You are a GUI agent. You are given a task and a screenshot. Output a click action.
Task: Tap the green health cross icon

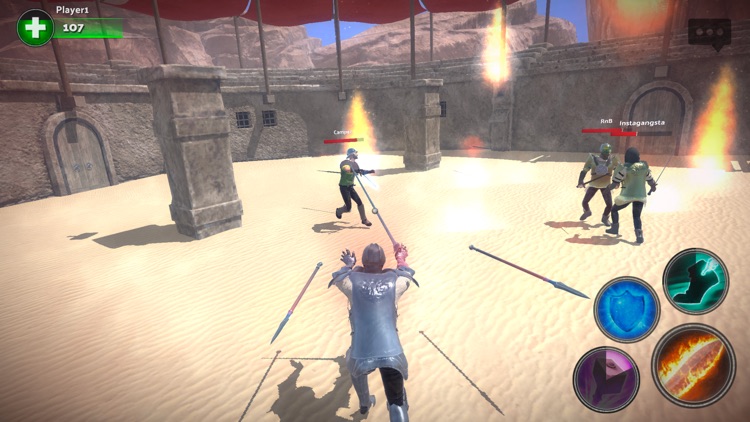(35, 27)
